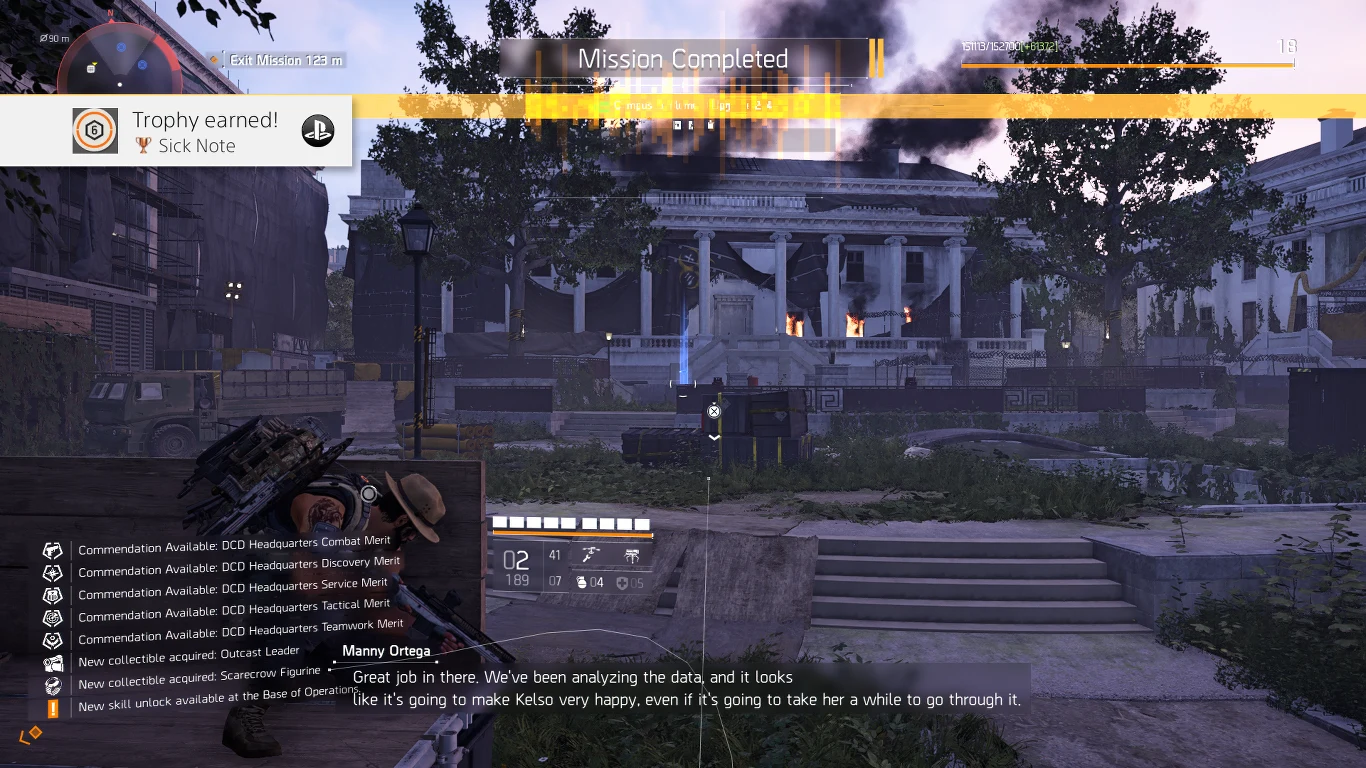Select the Combat Merit commendation icon
Screen dimensions: 1366x768
pos(52,549)
